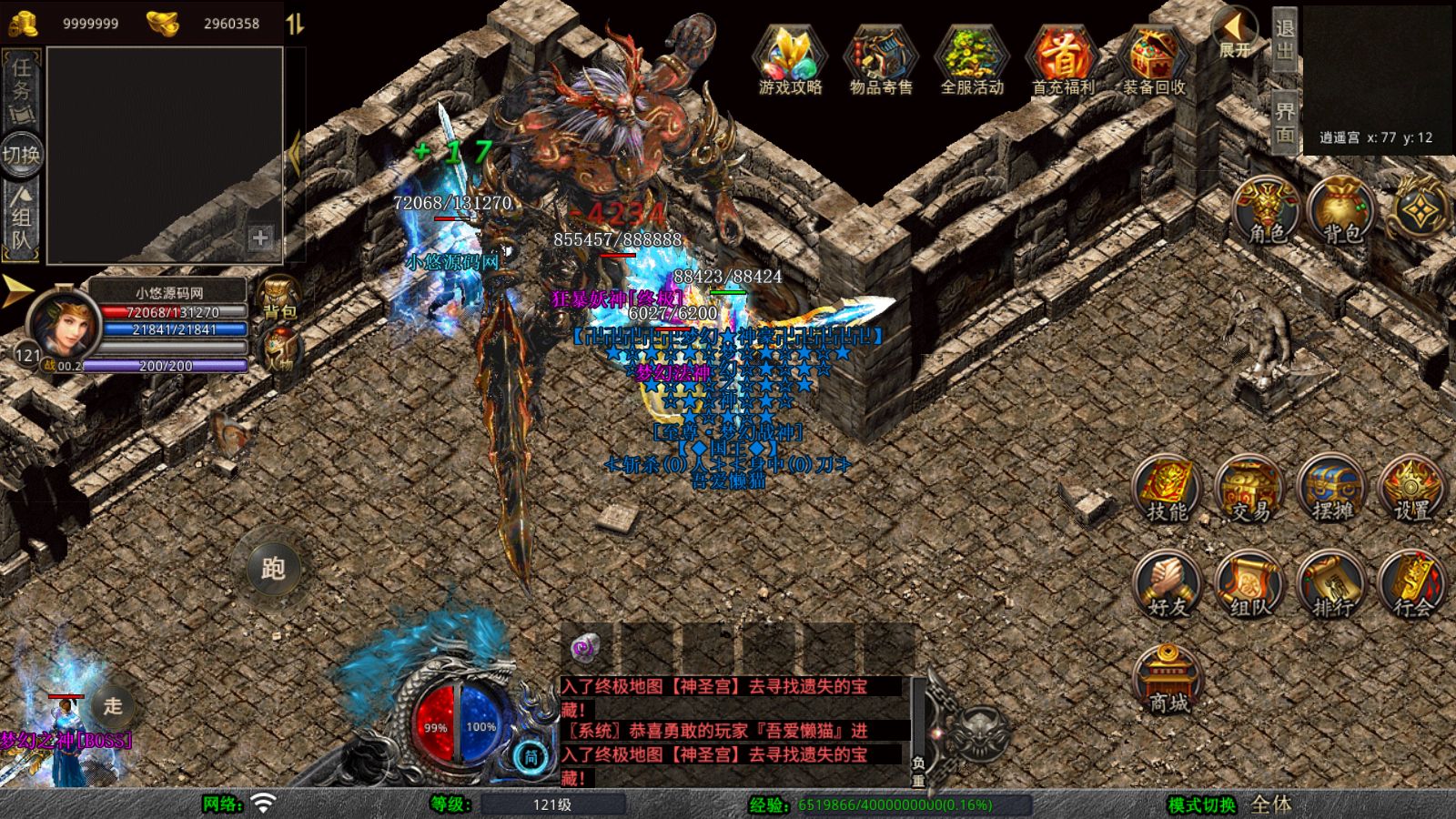Open the 行会 guild menu

(1412, 586)
